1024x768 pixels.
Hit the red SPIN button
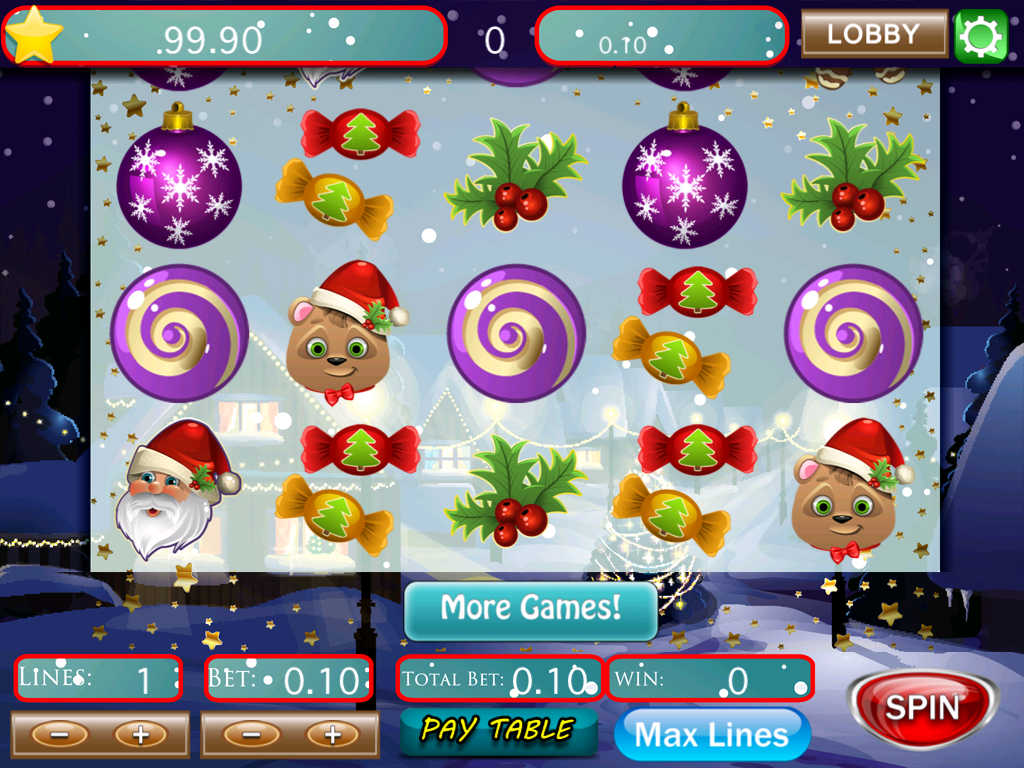click(x=922, y=708)
